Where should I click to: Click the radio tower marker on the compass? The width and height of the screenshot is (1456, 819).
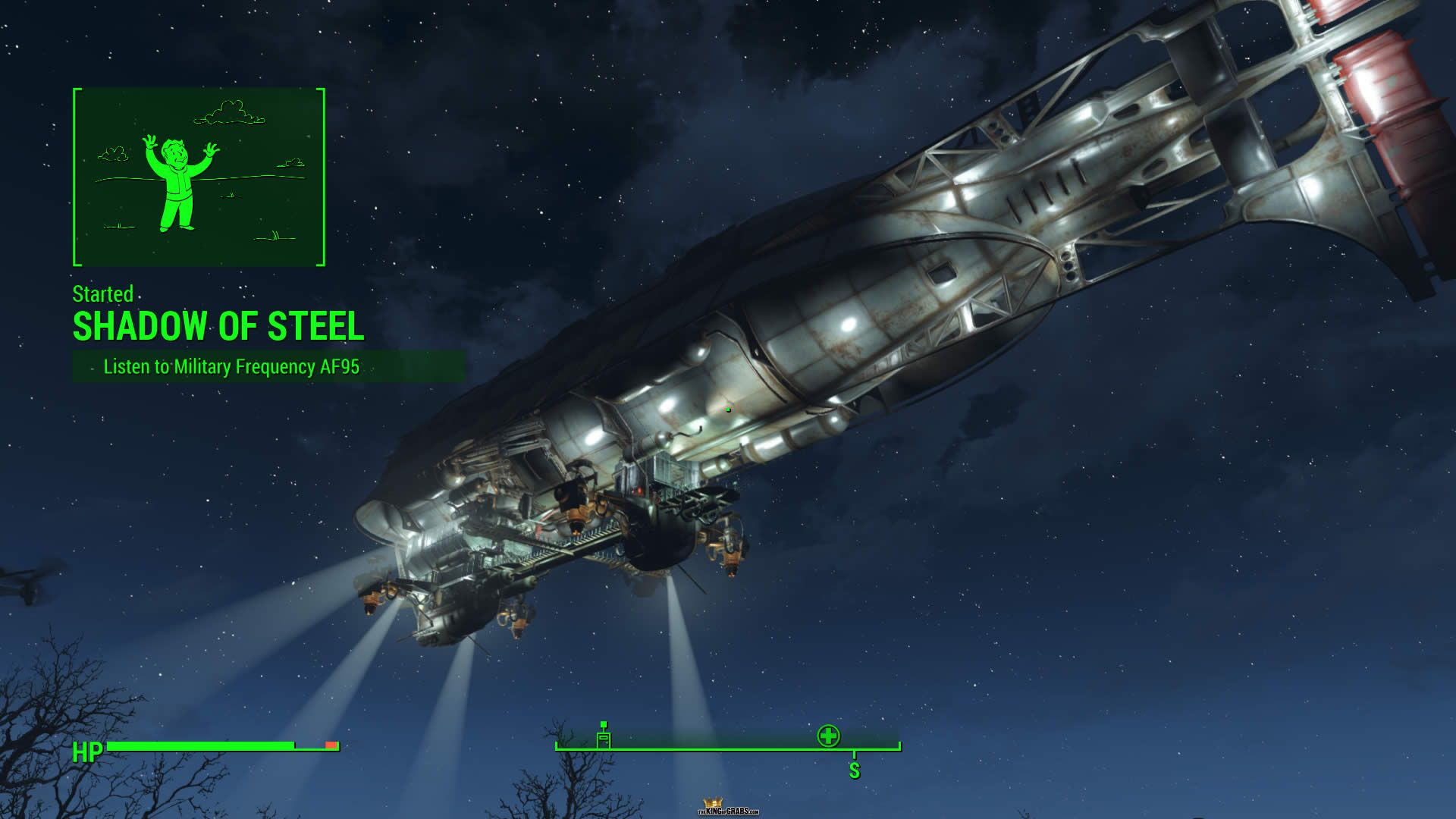[604, 737]
